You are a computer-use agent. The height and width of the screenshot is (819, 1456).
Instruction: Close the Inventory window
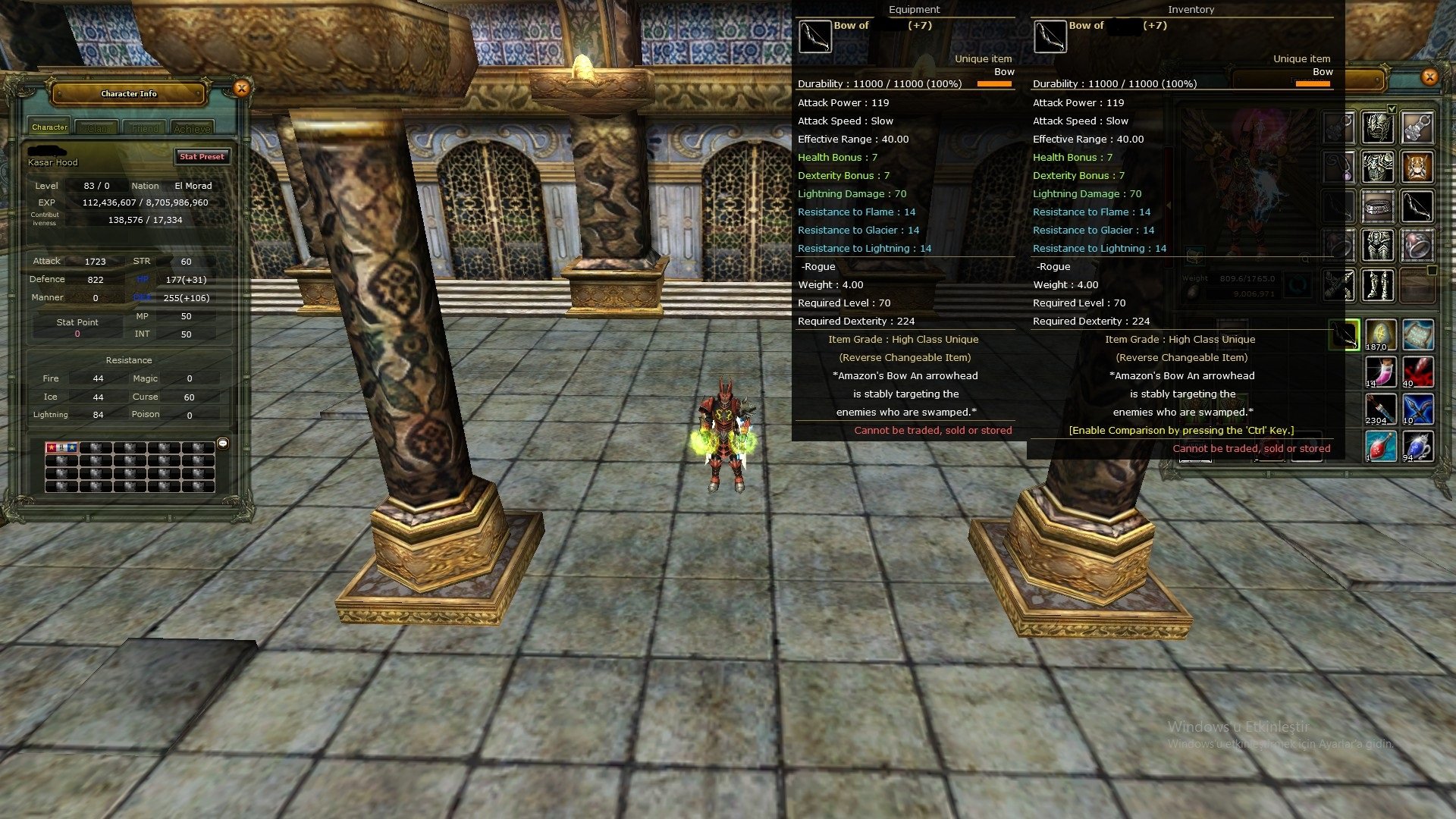pos(1429,77)
